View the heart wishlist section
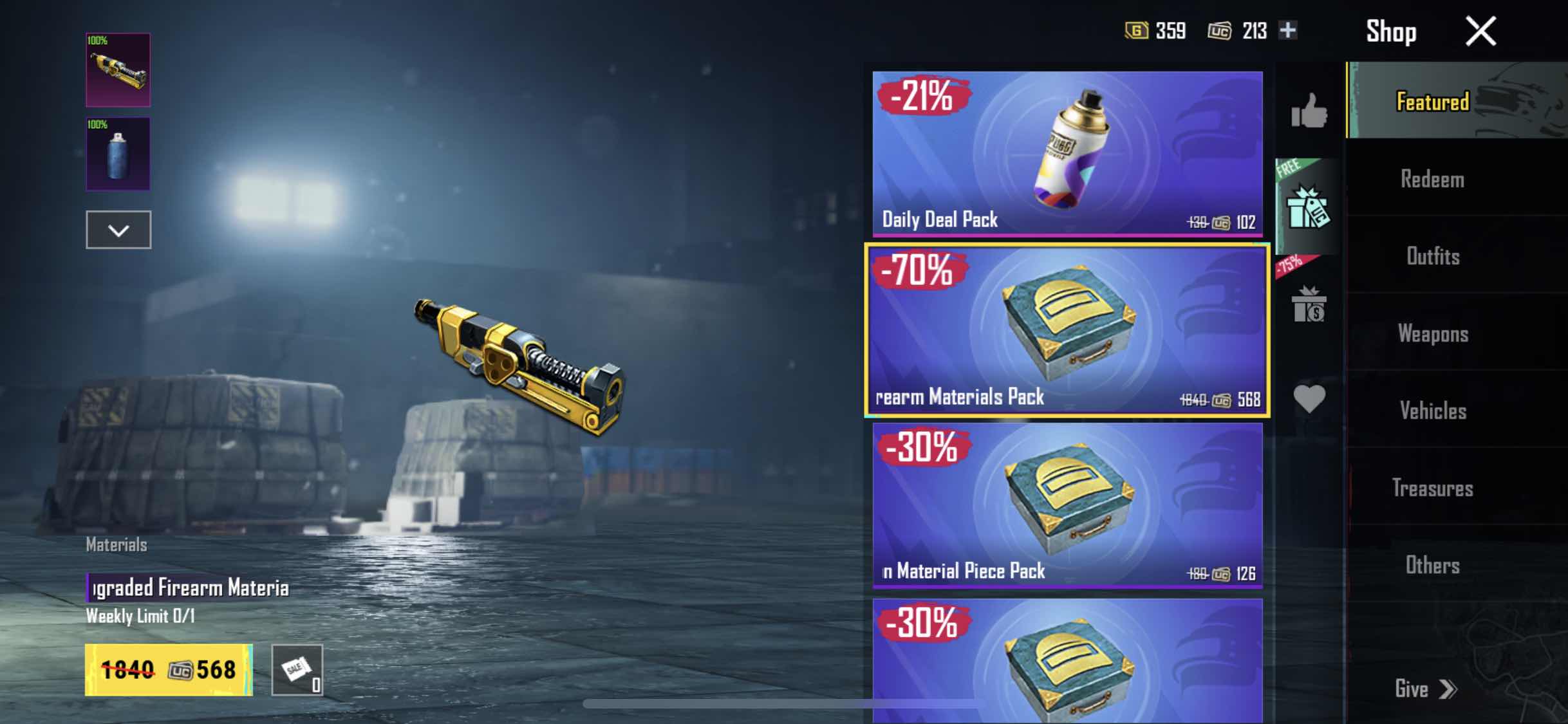 point(1309,399)
